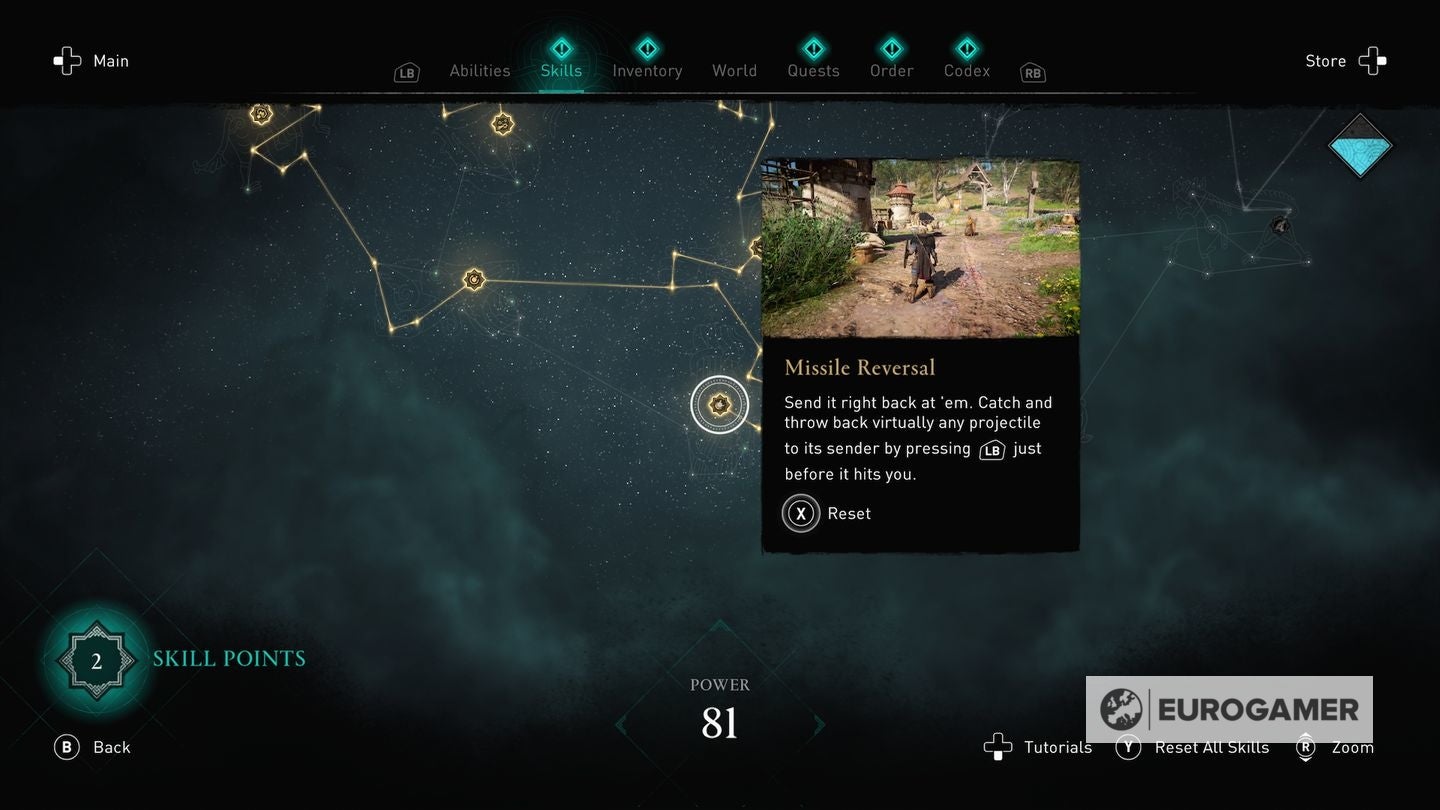1440x810 pixels.
Task: Open the Abilities tab
Action: (x=479, y=70)
